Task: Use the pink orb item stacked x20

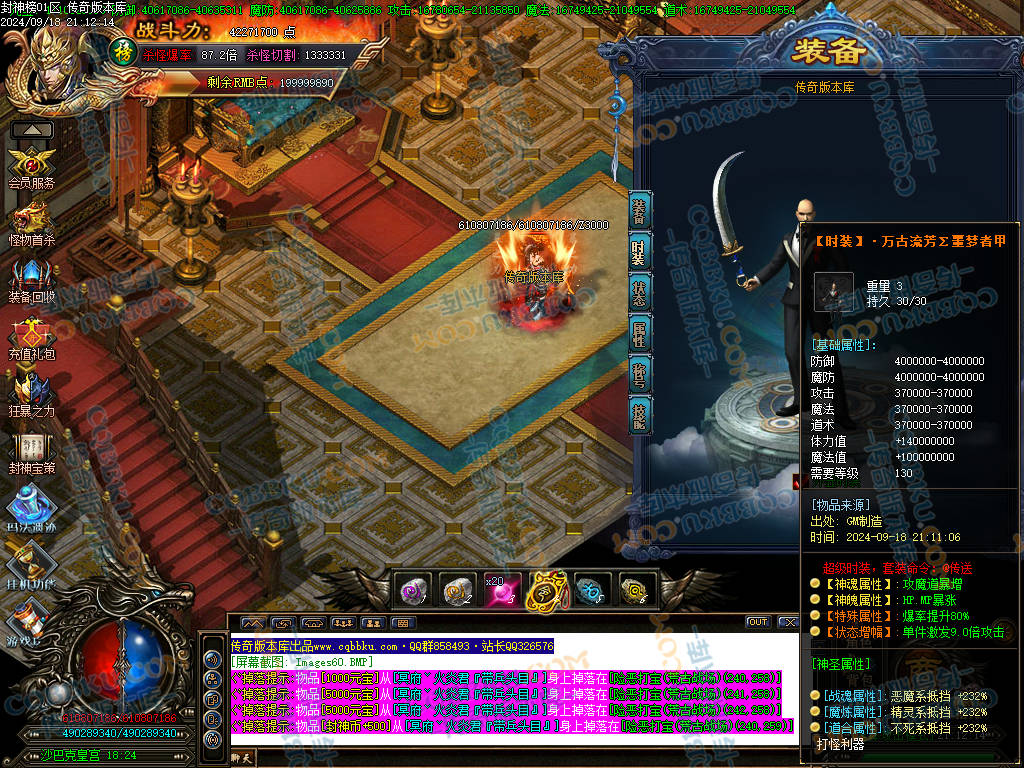Action: [x=500, y=590]
